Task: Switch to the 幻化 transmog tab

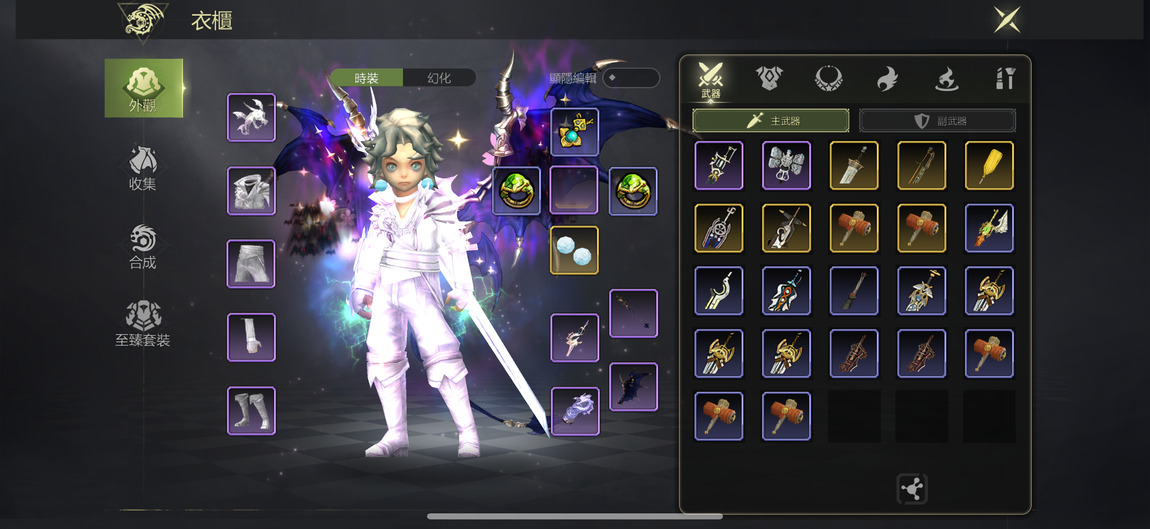Action: click(439, 78)
